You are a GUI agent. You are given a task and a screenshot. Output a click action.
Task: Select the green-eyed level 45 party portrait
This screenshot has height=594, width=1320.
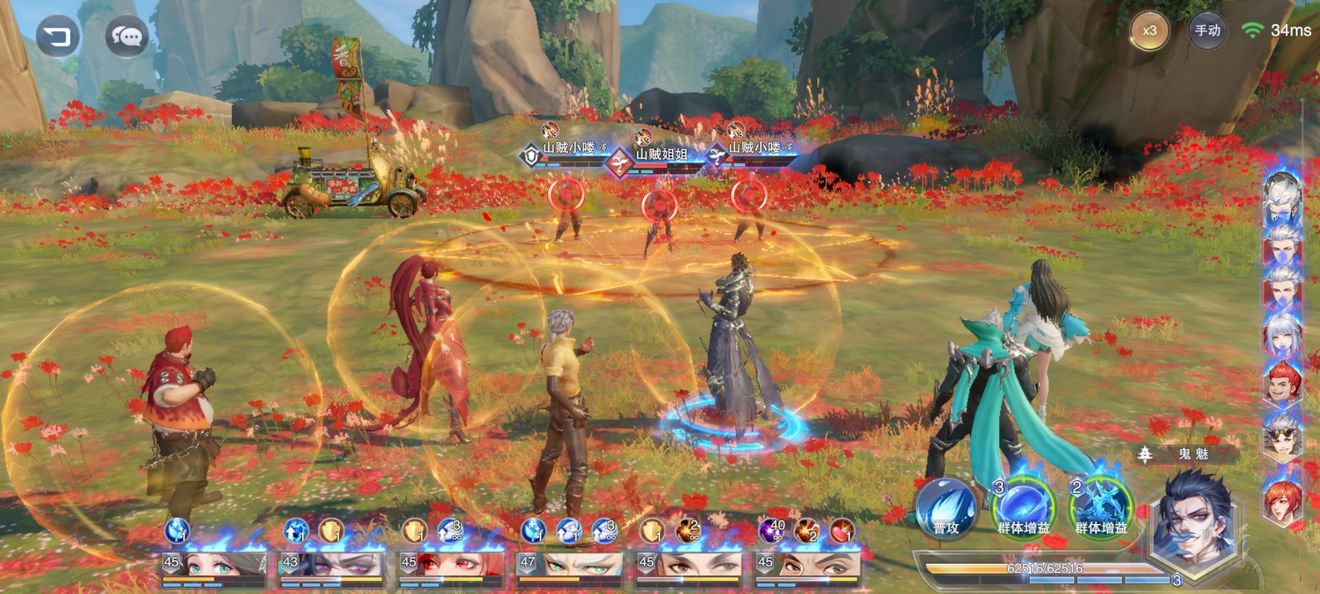[x=212, y=566]
